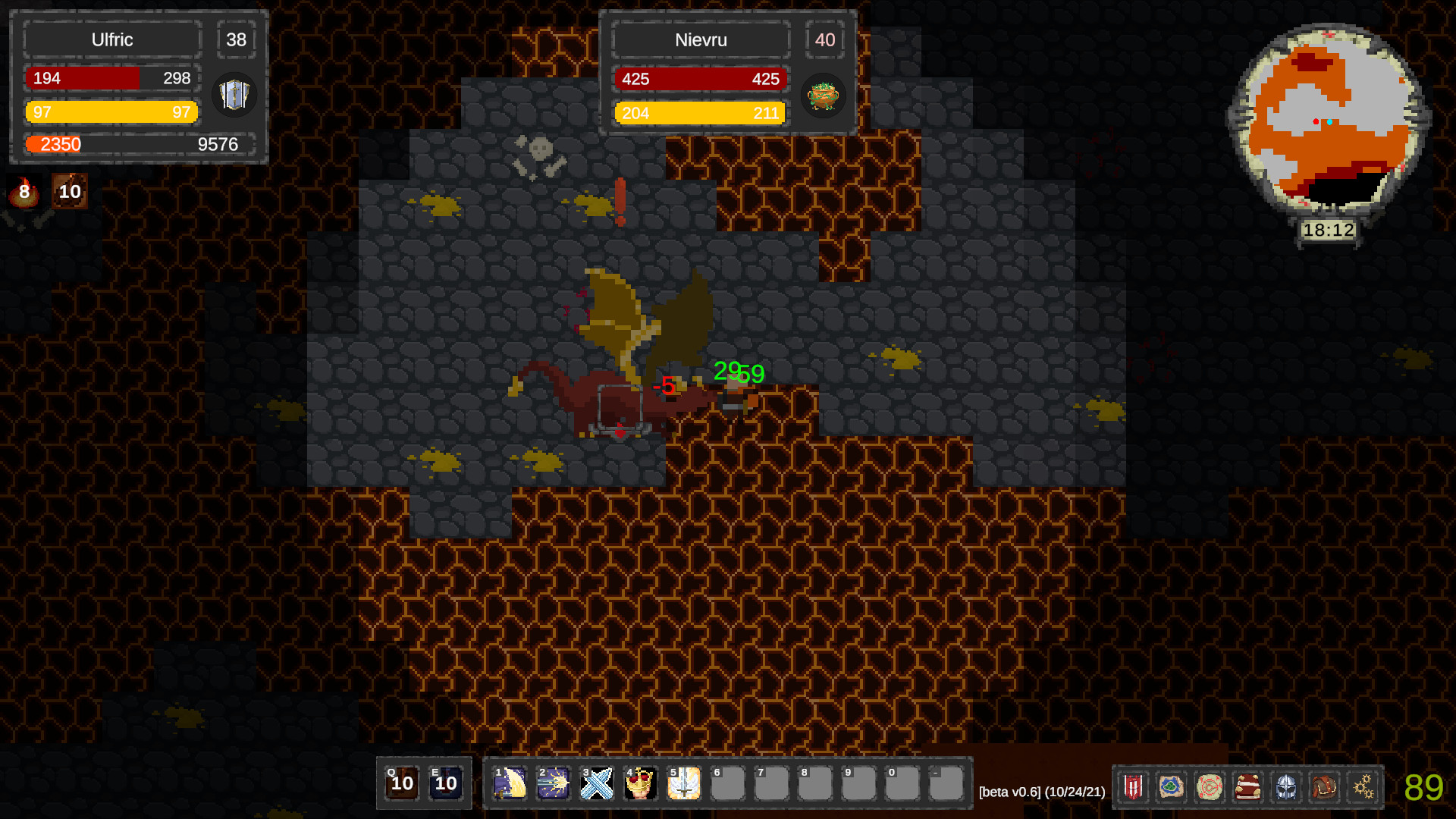Open the steel helmet equipment menu

[1286, 787]
